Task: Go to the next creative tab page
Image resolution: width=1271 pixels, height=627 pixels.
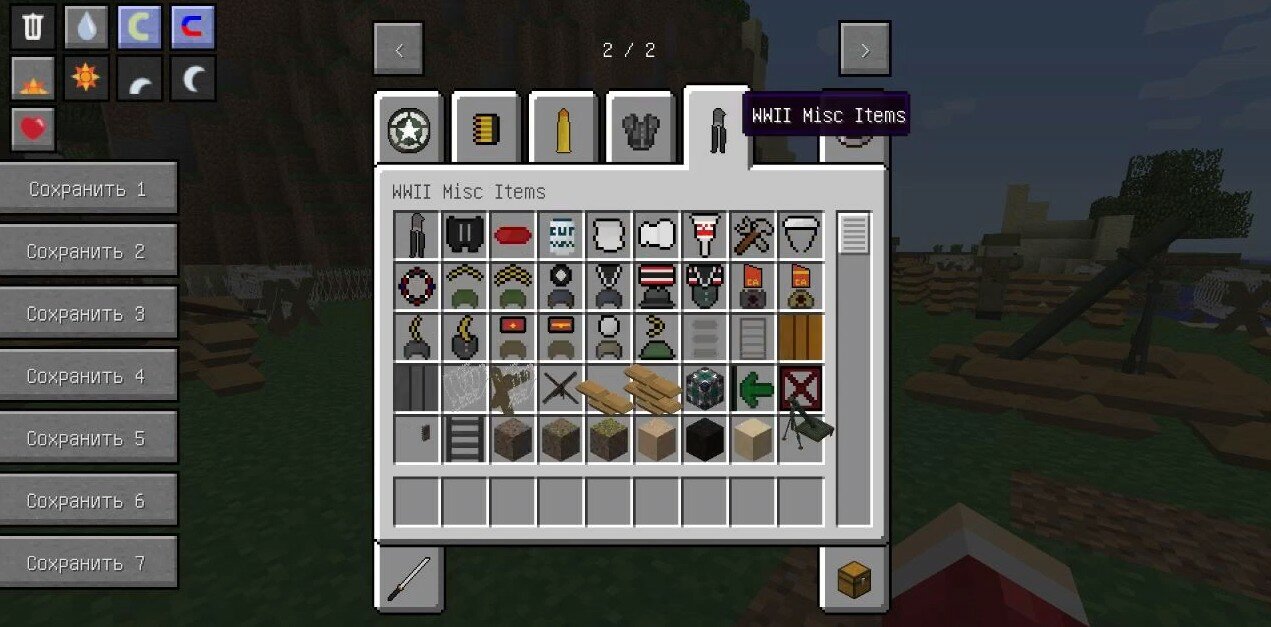Action: 865,49
